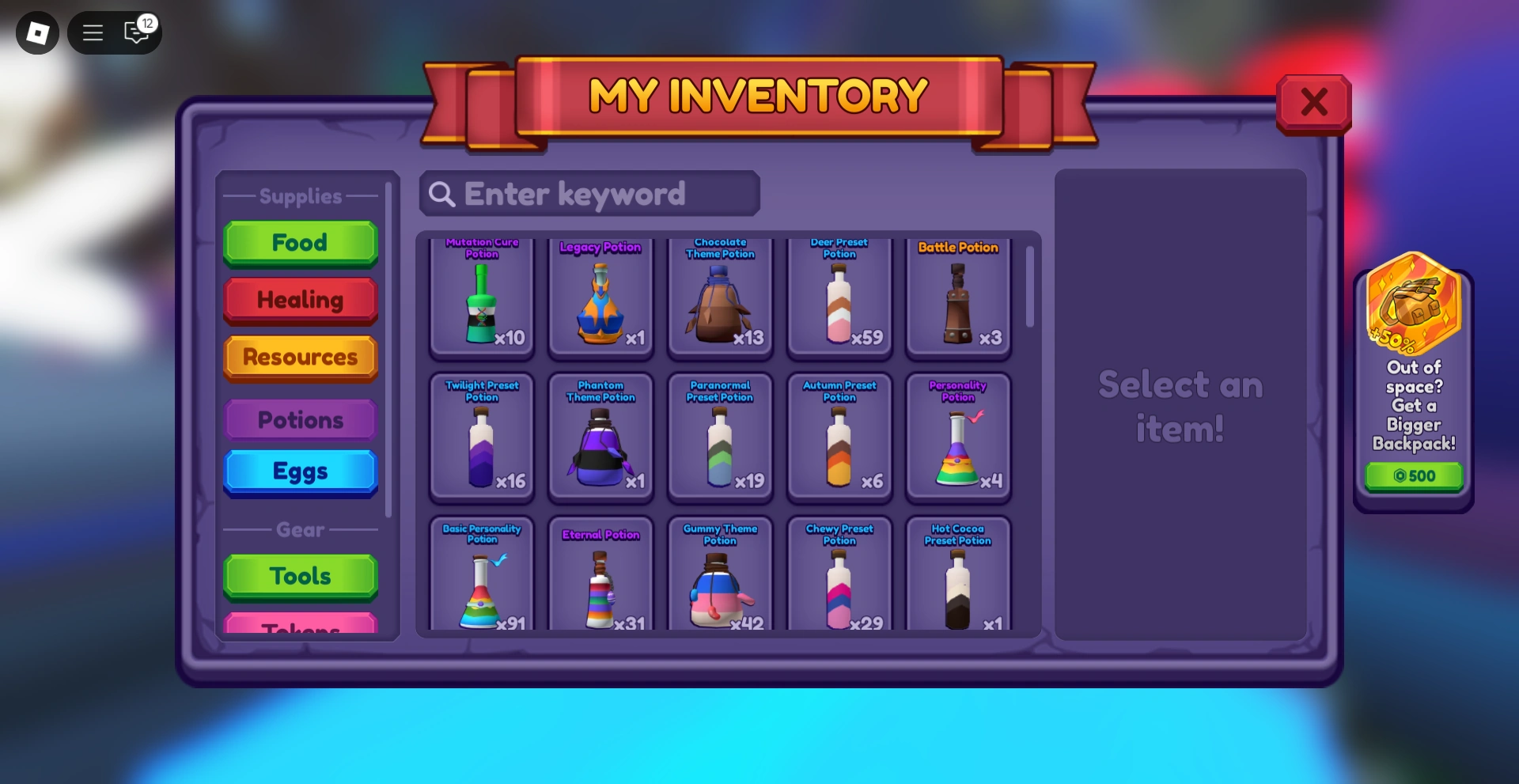This screenshot has width=1519, height=784.
Task: Close the My Inventory window
Action: (x=1314, y=101)
